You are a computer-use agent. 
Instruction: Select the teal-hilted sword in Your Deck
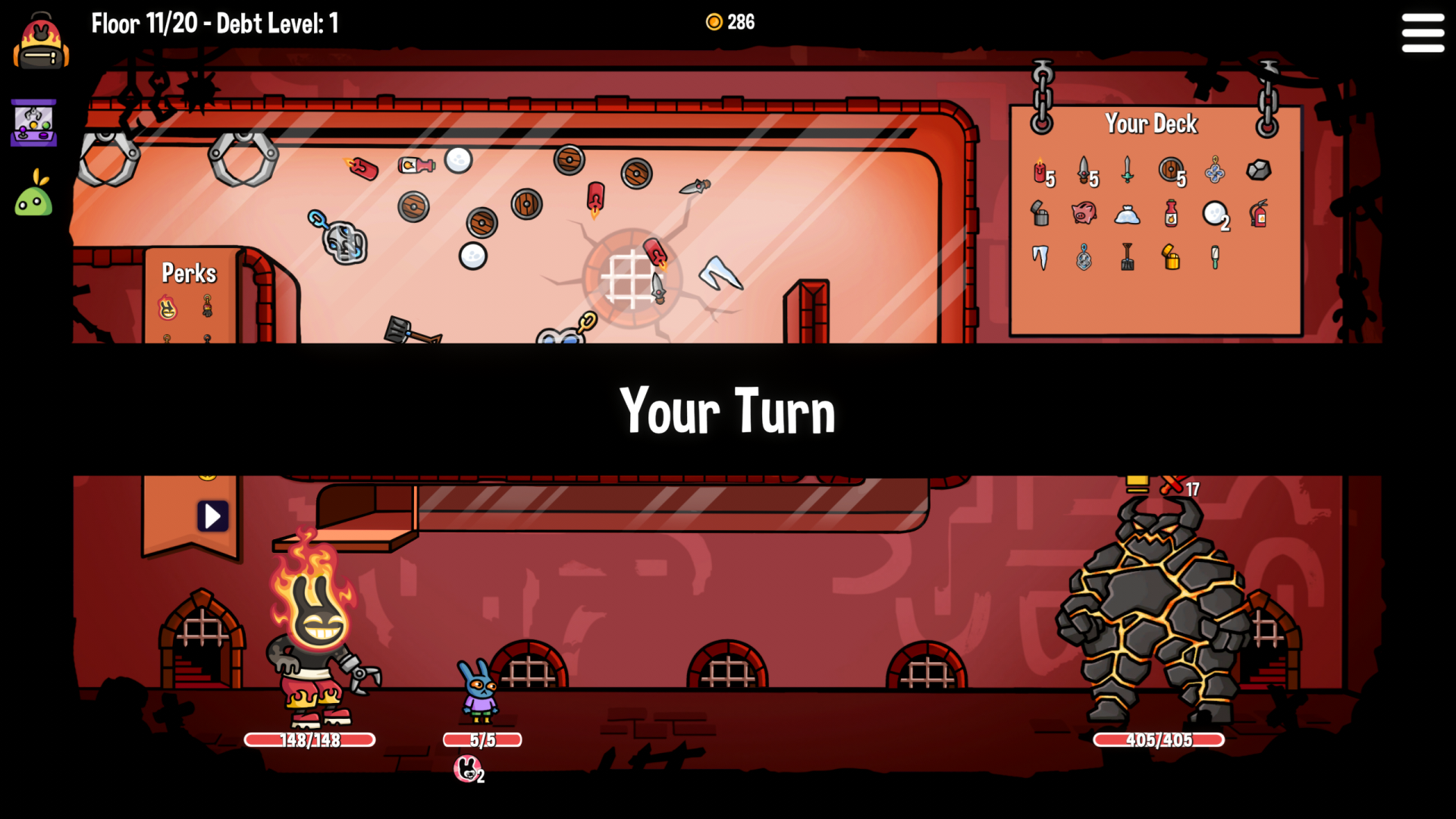coord(1128,170)
